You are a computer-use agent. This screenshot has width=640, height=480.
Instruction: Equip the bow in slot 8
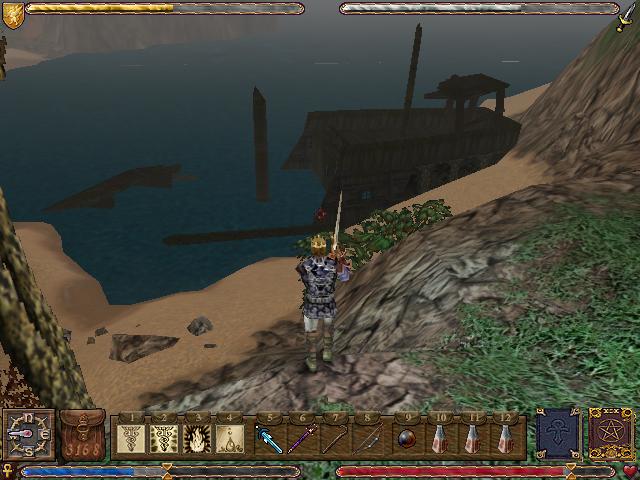click(x=370, y=437)
